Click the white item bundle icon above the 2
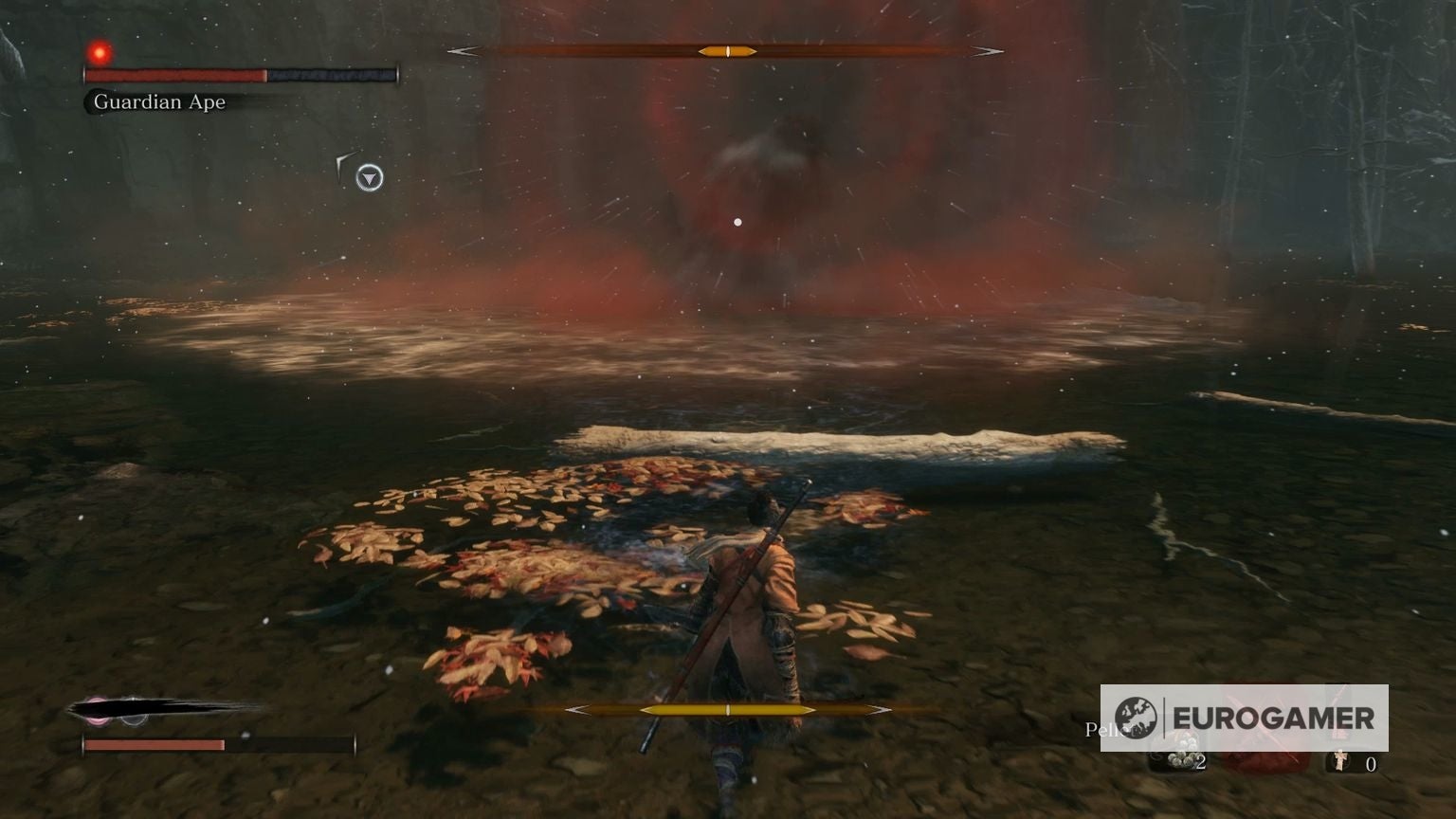Image resolution: width=1456 pixels, height=819 pixels. click(1181, 749)
